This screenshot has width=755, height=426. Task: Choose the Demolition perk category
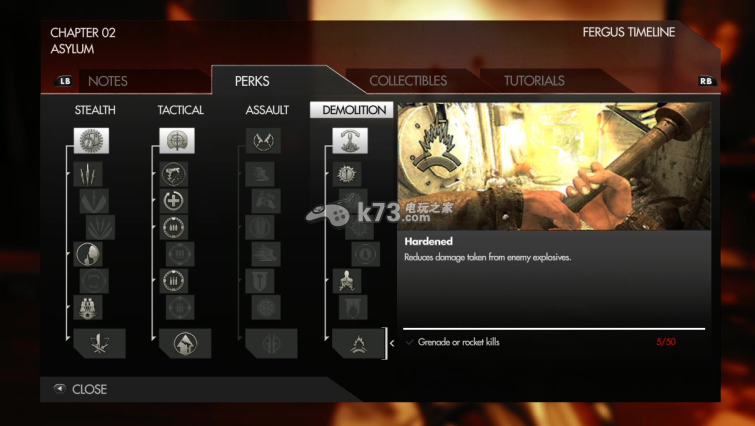point(351,110)
